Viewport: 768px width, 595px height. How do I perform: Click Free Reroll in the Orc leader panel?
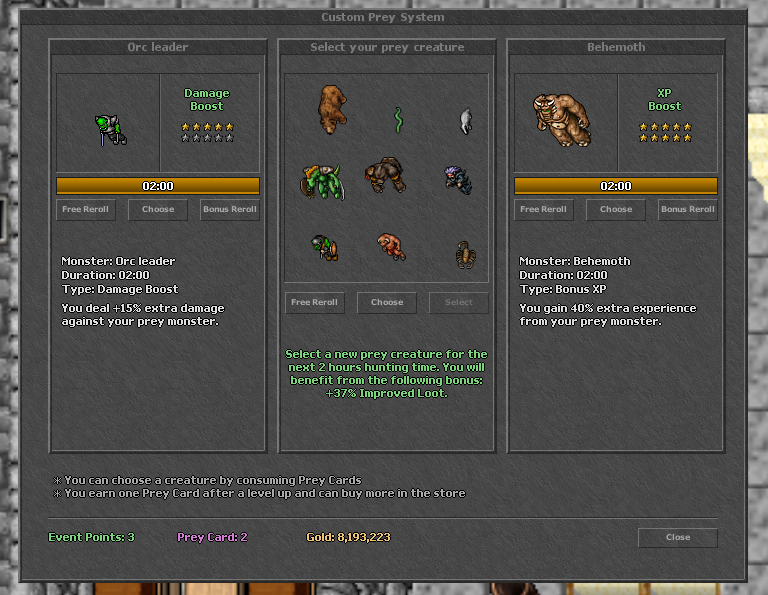coord(86,209)
